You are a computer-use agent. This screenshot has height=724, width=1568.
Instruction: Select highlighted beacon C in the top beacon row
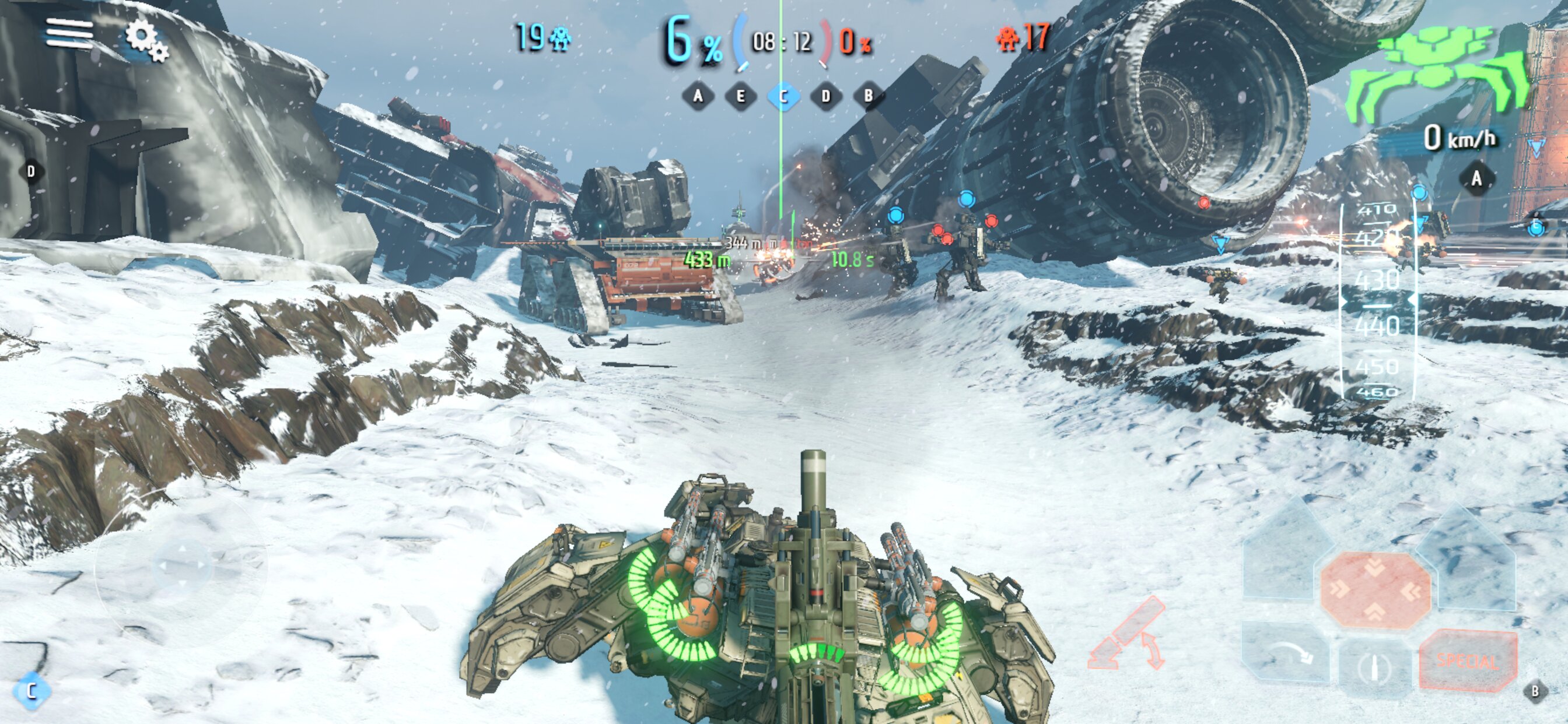[x=783, y=96]
